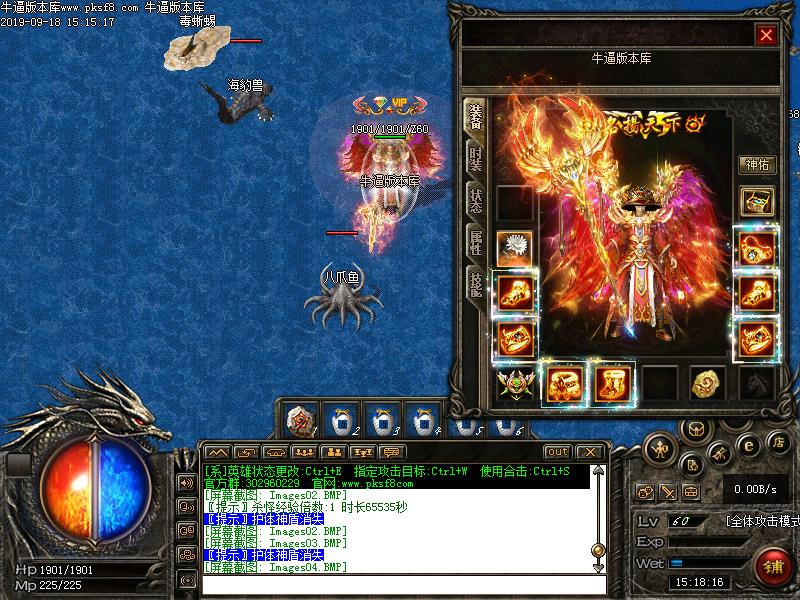Select the white flower equipment slot
This screenshot has width=800, height=600.
pyautogui.click(x=515, y=248)
